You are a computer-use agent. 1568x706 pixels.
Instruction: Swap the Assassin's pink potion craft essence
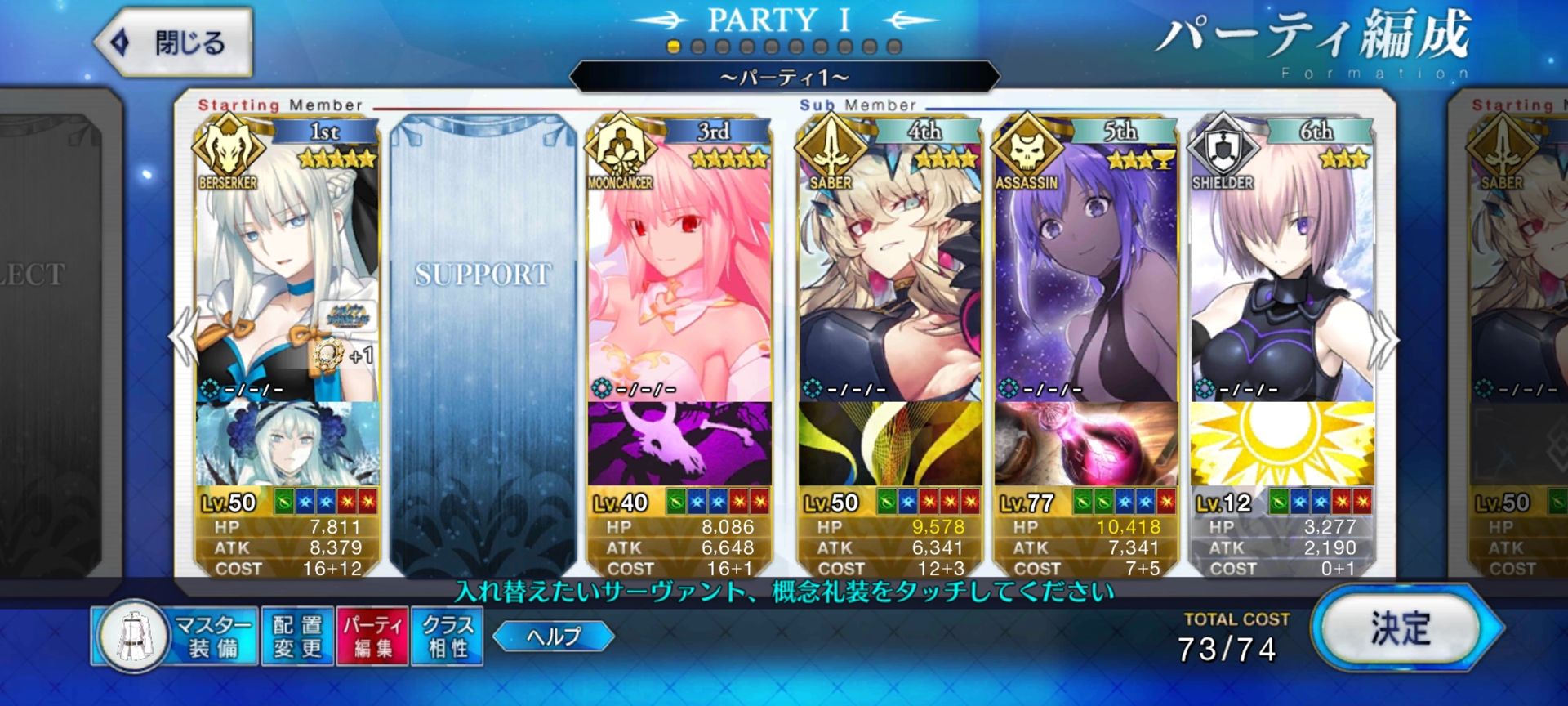tap(1086, 444)
